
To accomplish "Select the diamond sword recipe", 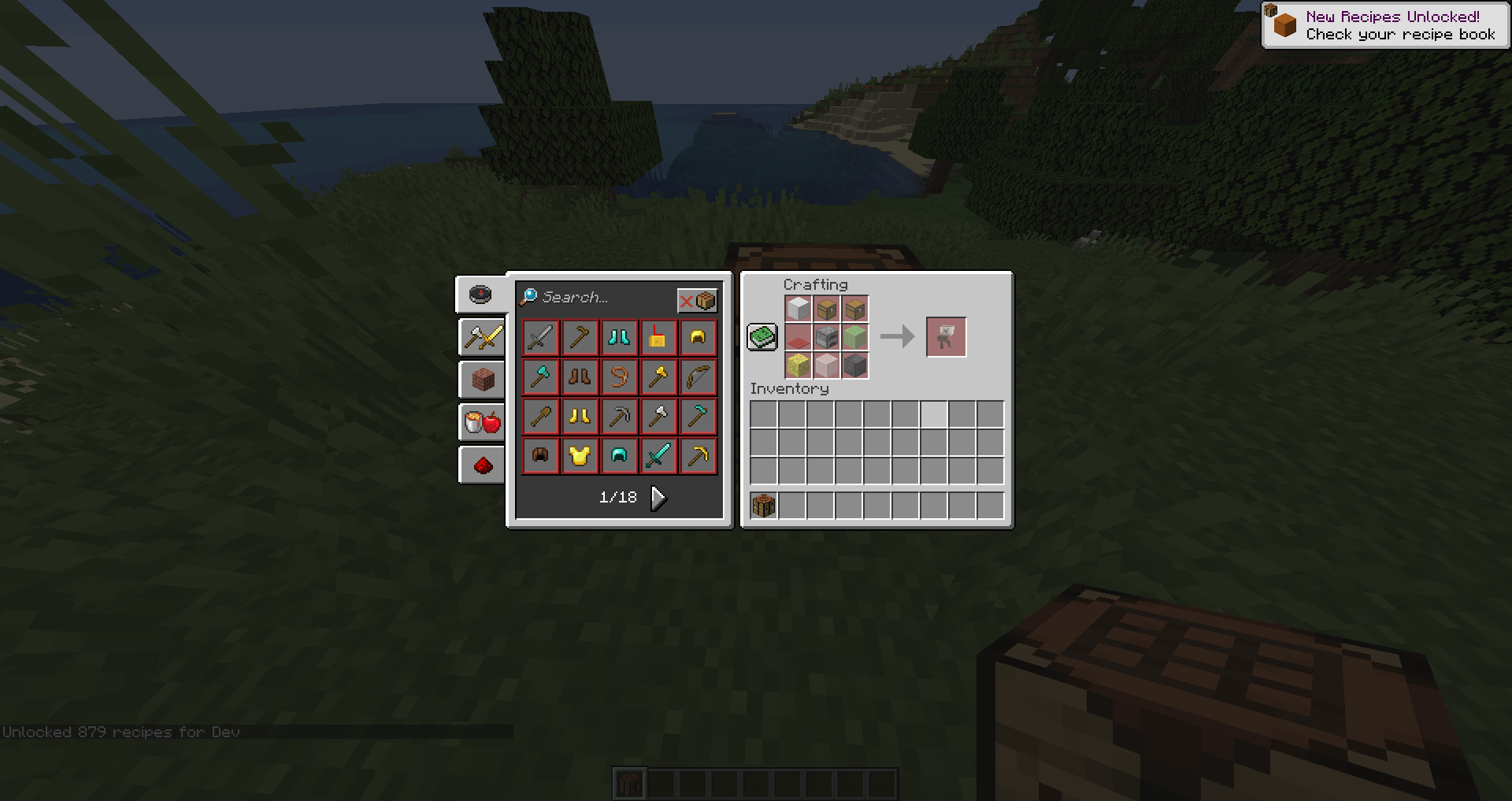I will pyautogui.click(x=658, y=455).
